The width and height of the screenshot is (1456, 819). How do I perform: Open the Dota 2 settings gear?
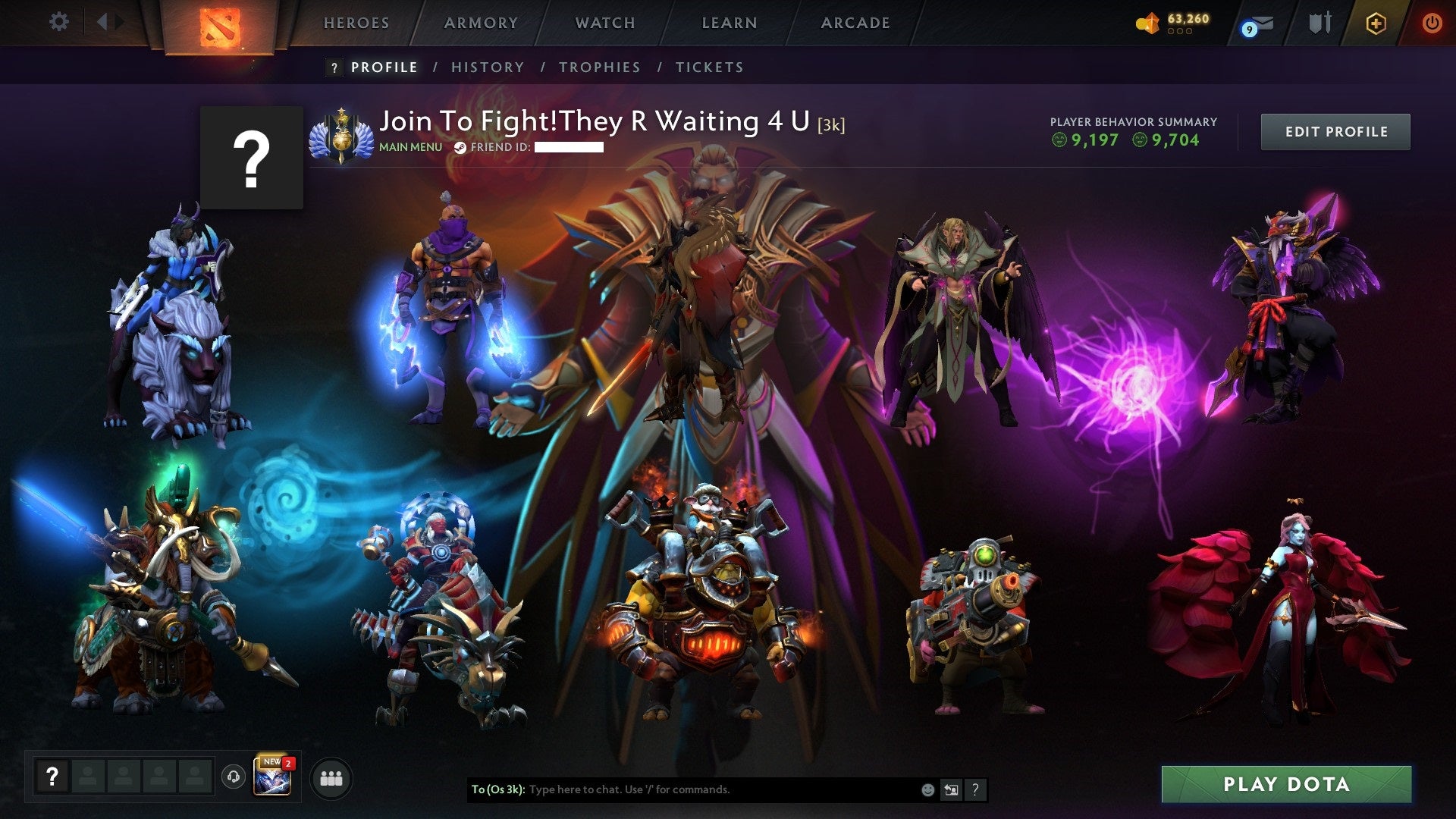coord(59,21)
